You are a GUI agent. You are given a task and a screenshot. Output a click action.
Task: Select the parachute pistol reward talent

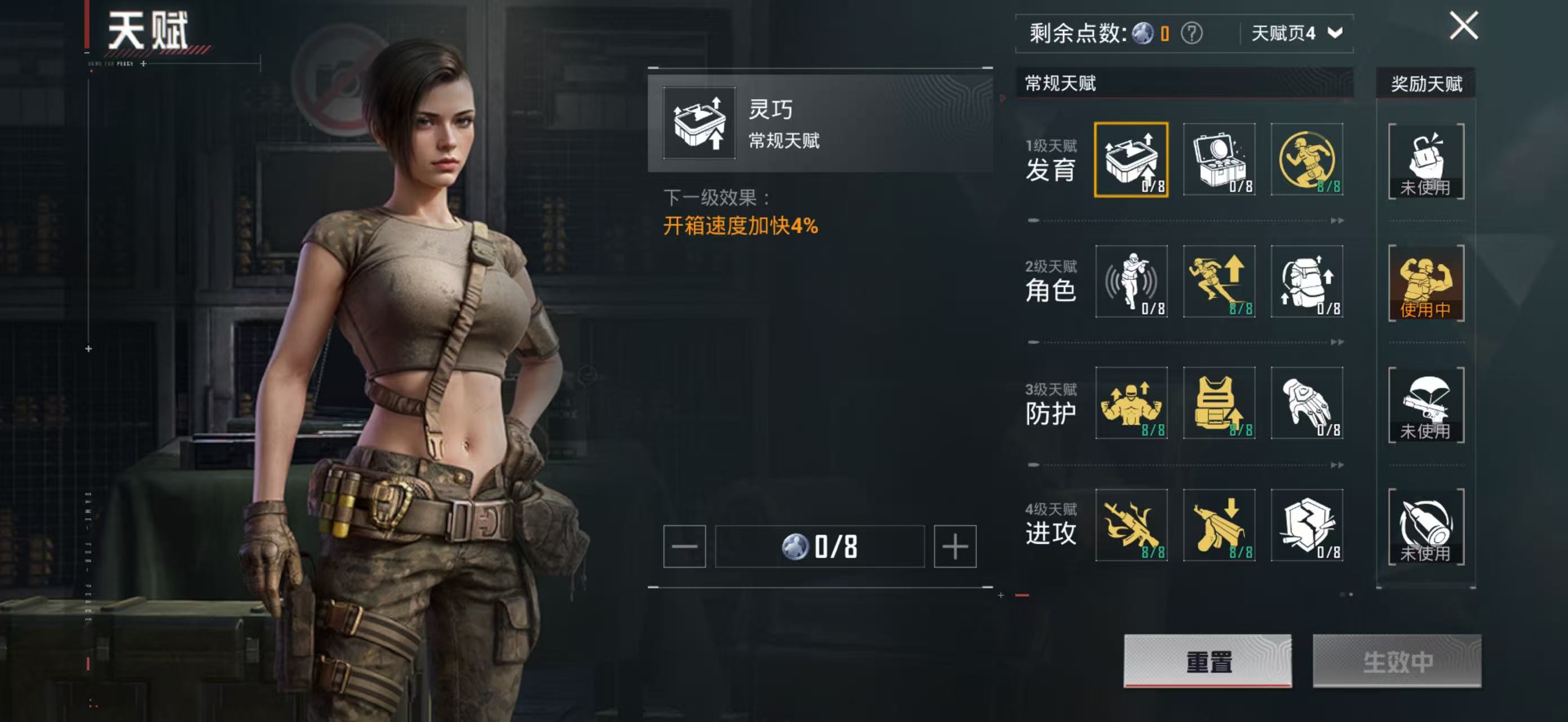click(1425, 404)
